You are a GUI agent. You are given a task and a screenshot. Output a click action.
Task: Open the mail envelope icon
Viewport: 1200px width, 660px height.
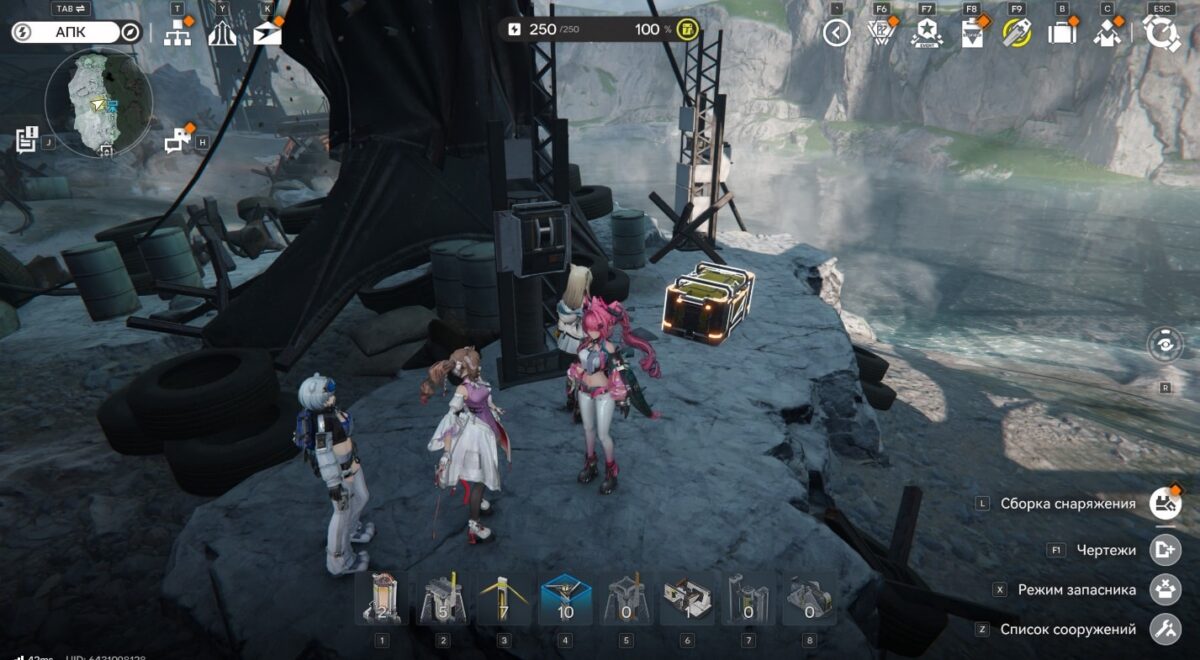pos(267,34)
